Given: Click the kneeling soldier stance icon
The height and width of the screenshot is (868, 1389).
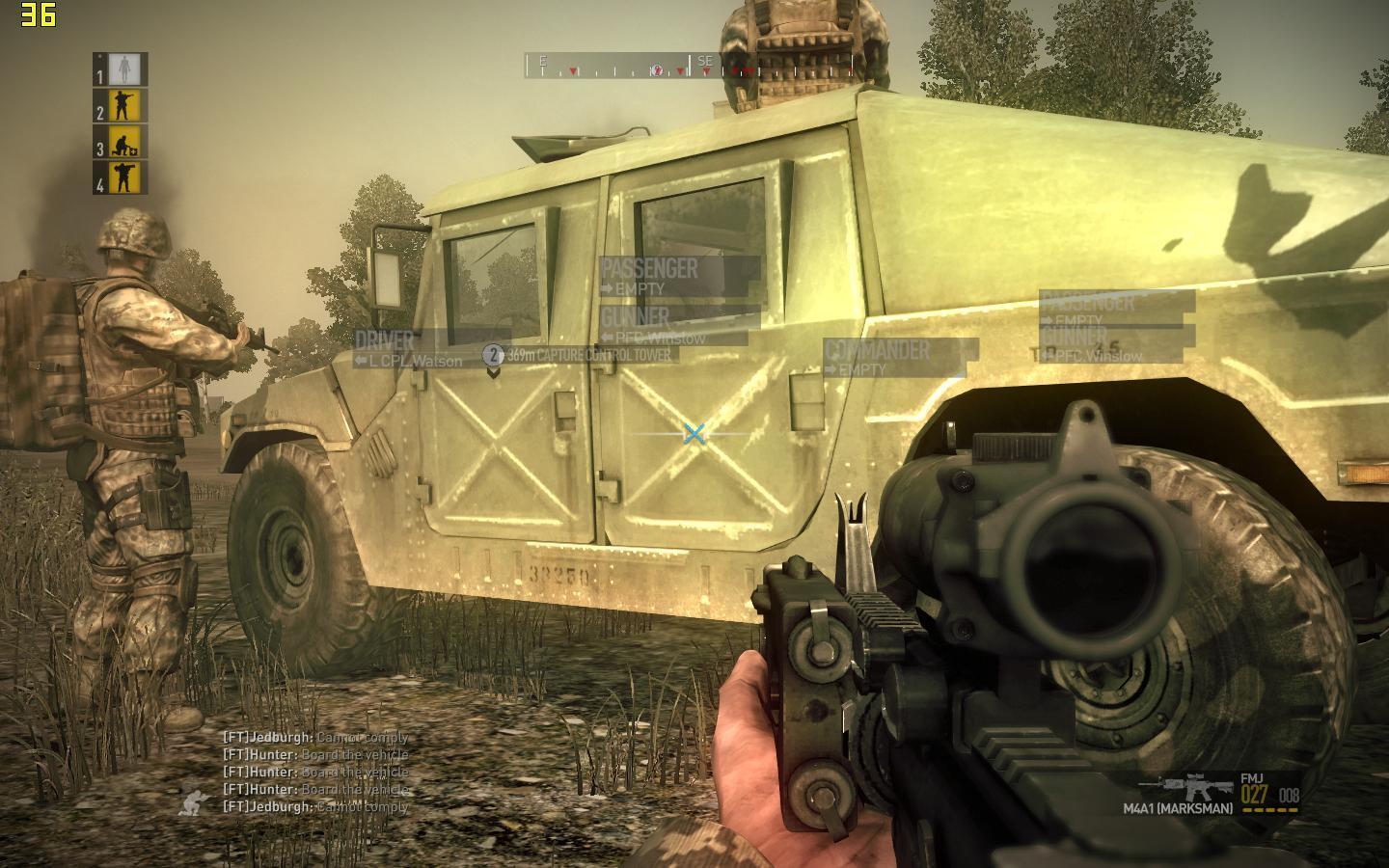Looking at the screenshot, I should 193,800.
